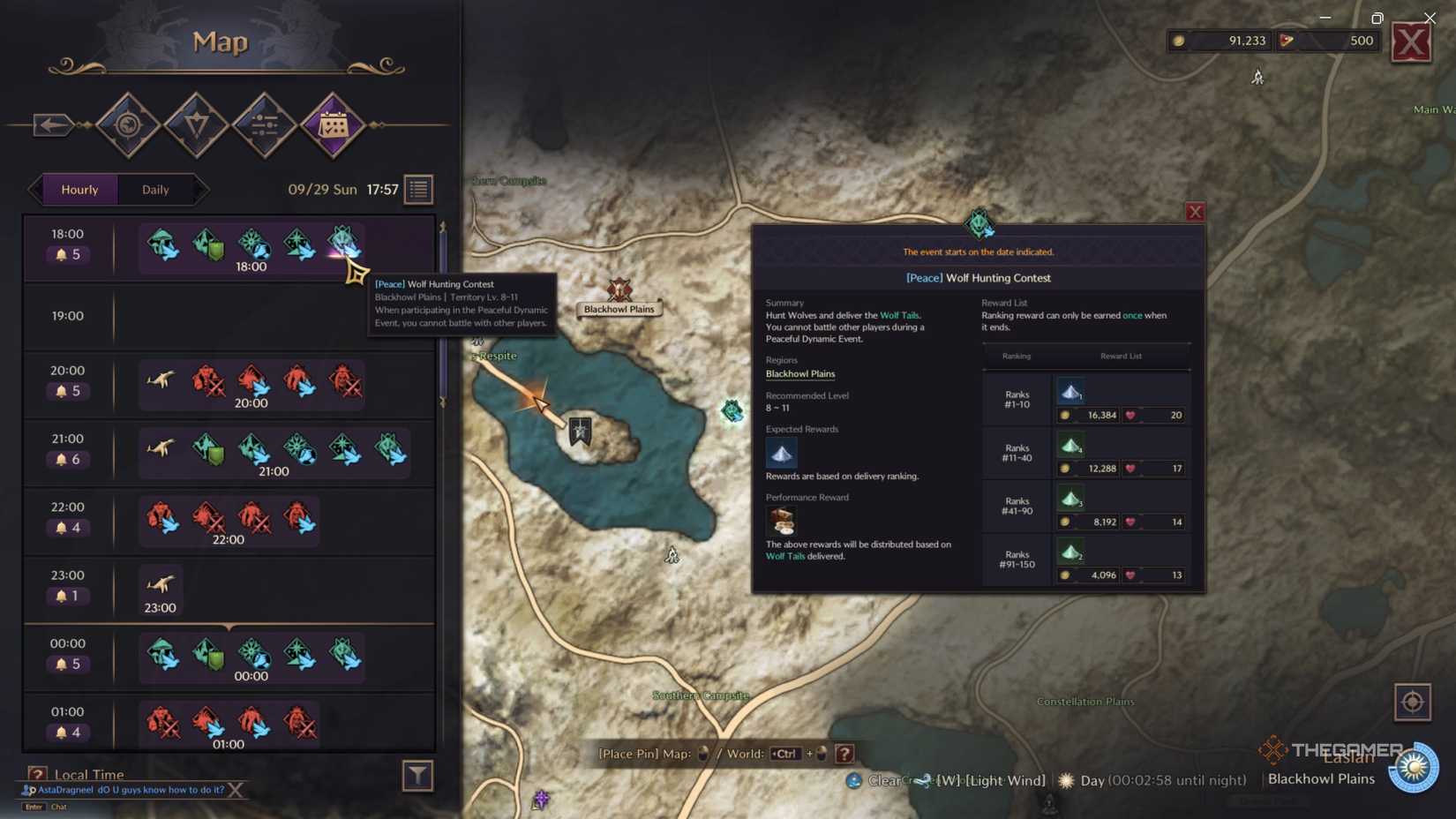Click the back arrow in the Map panel

pos(50,124)
